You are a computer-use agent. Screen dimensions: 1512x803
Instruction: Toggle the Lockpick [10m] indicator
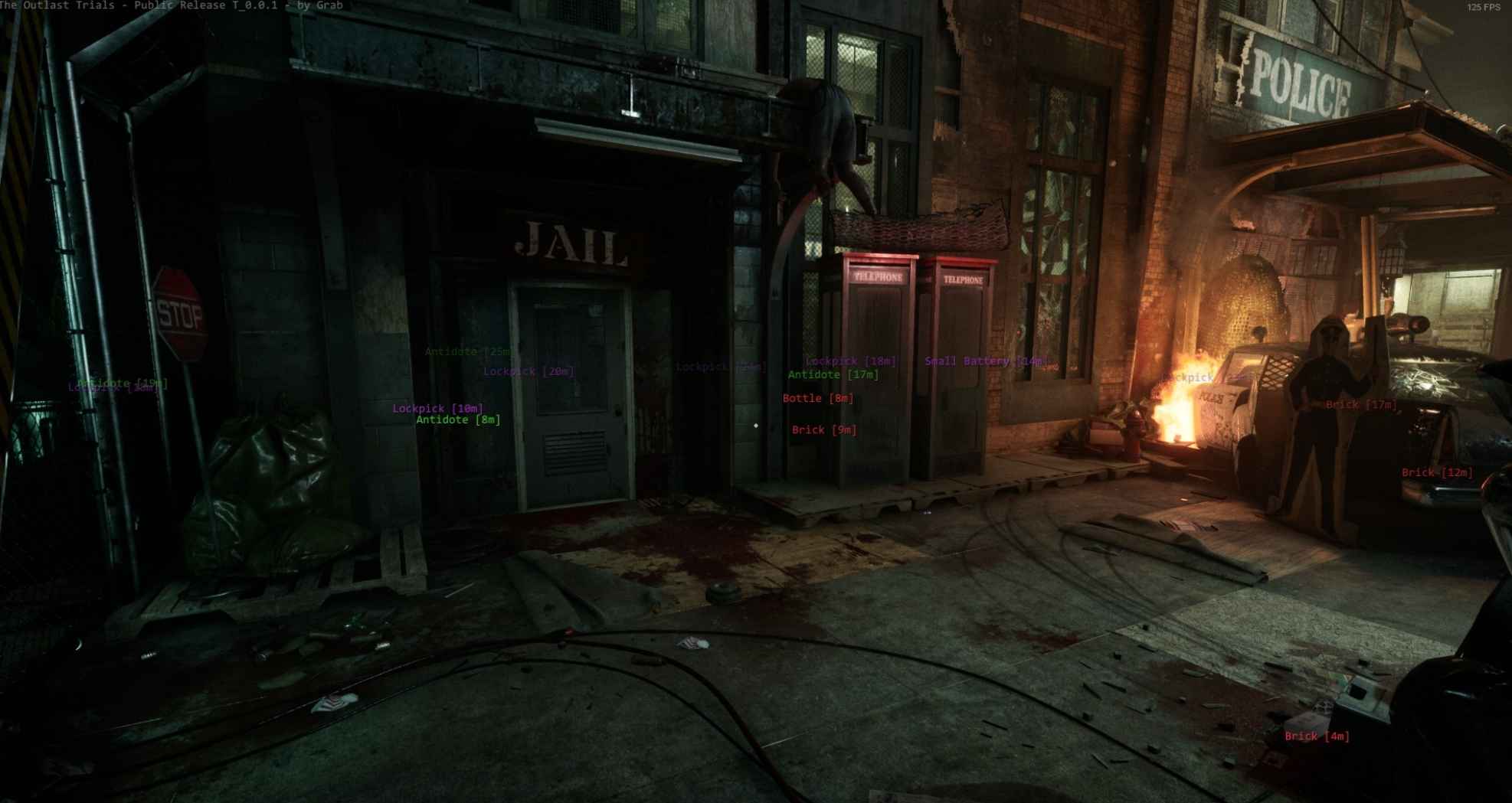pos(437,409)
